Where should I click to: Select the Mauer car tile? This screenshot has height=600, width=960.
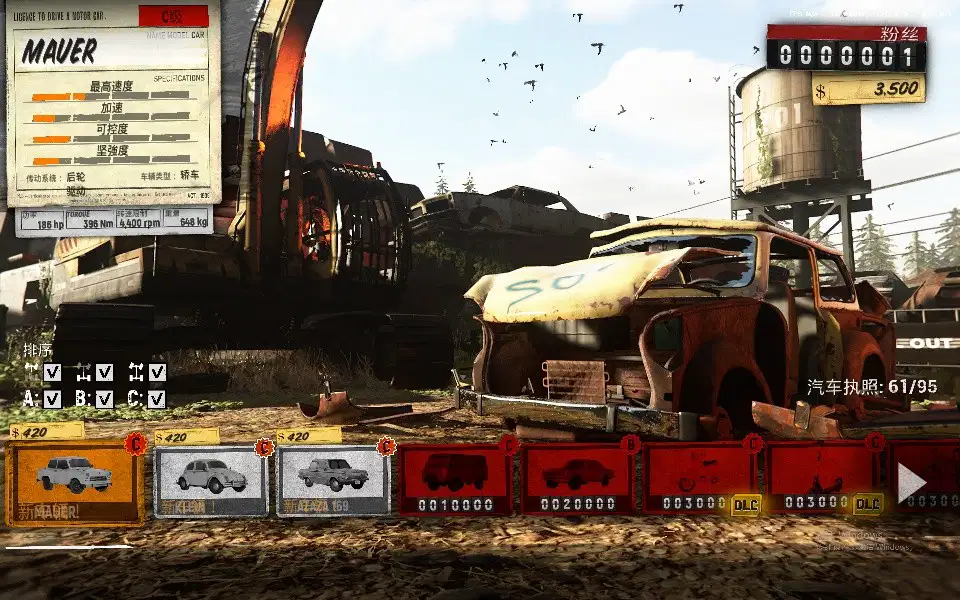(74, 483)
